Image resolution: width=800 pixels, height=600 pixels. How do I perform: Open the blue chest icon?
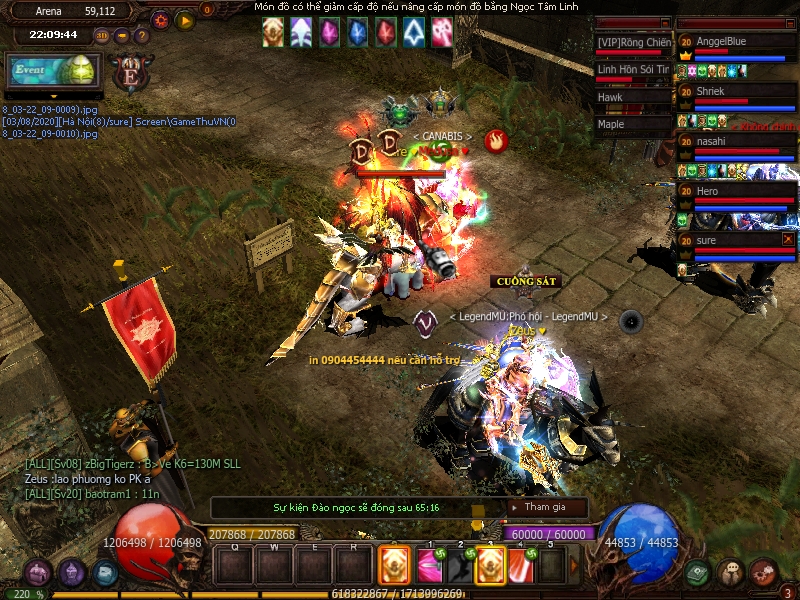tap(105, 574)
